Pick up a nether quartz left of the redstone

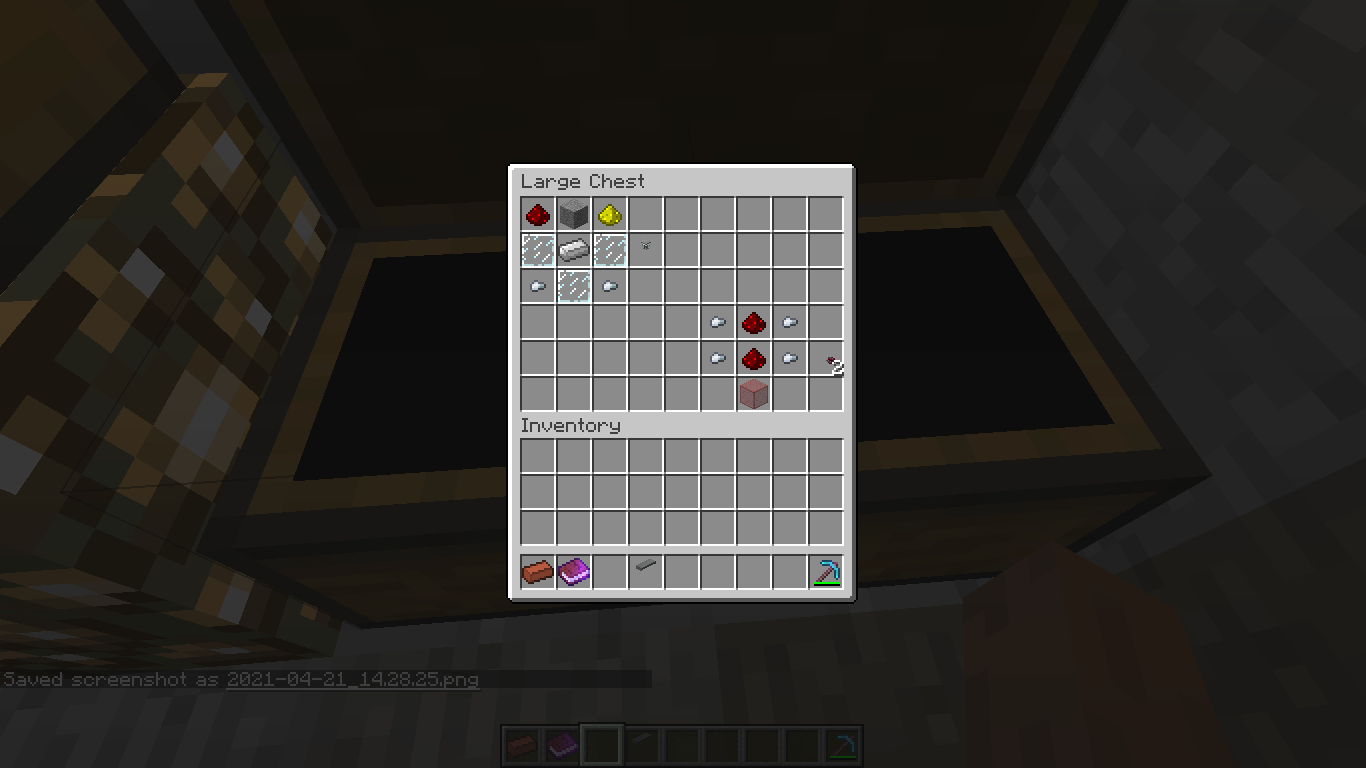pyautogui.click(x=718, y=322)
